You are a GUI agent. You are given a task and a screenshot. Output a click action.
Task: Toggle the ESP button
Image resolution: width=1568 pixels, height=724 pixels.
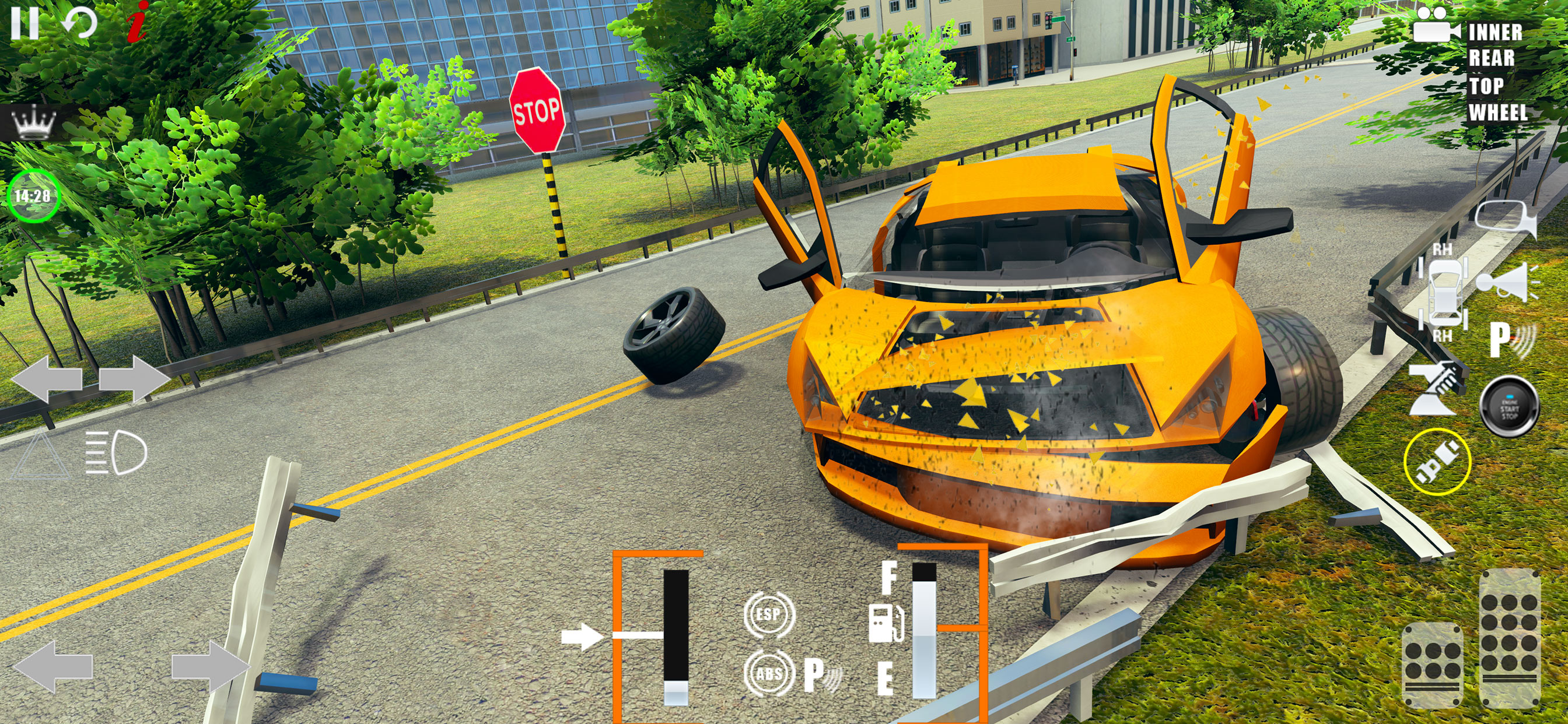coord(769,615)
